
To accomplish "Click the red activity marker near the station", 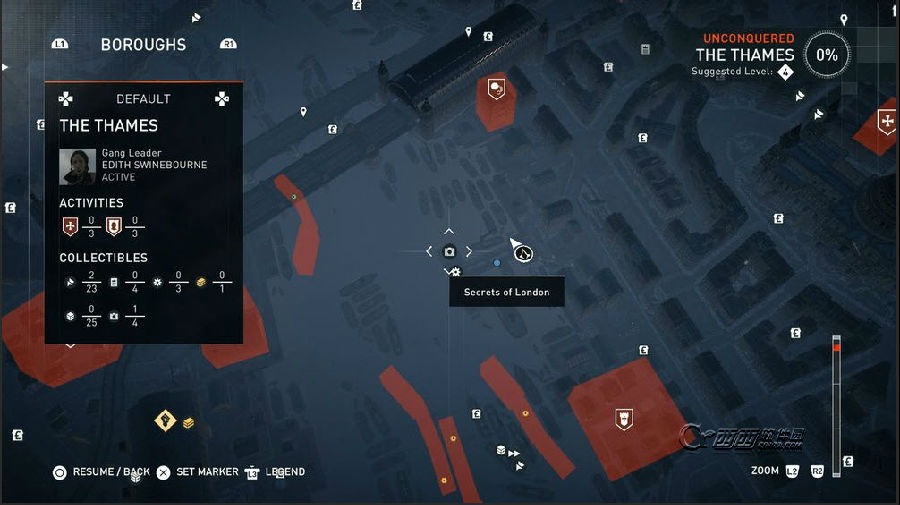I will [495, 90].
